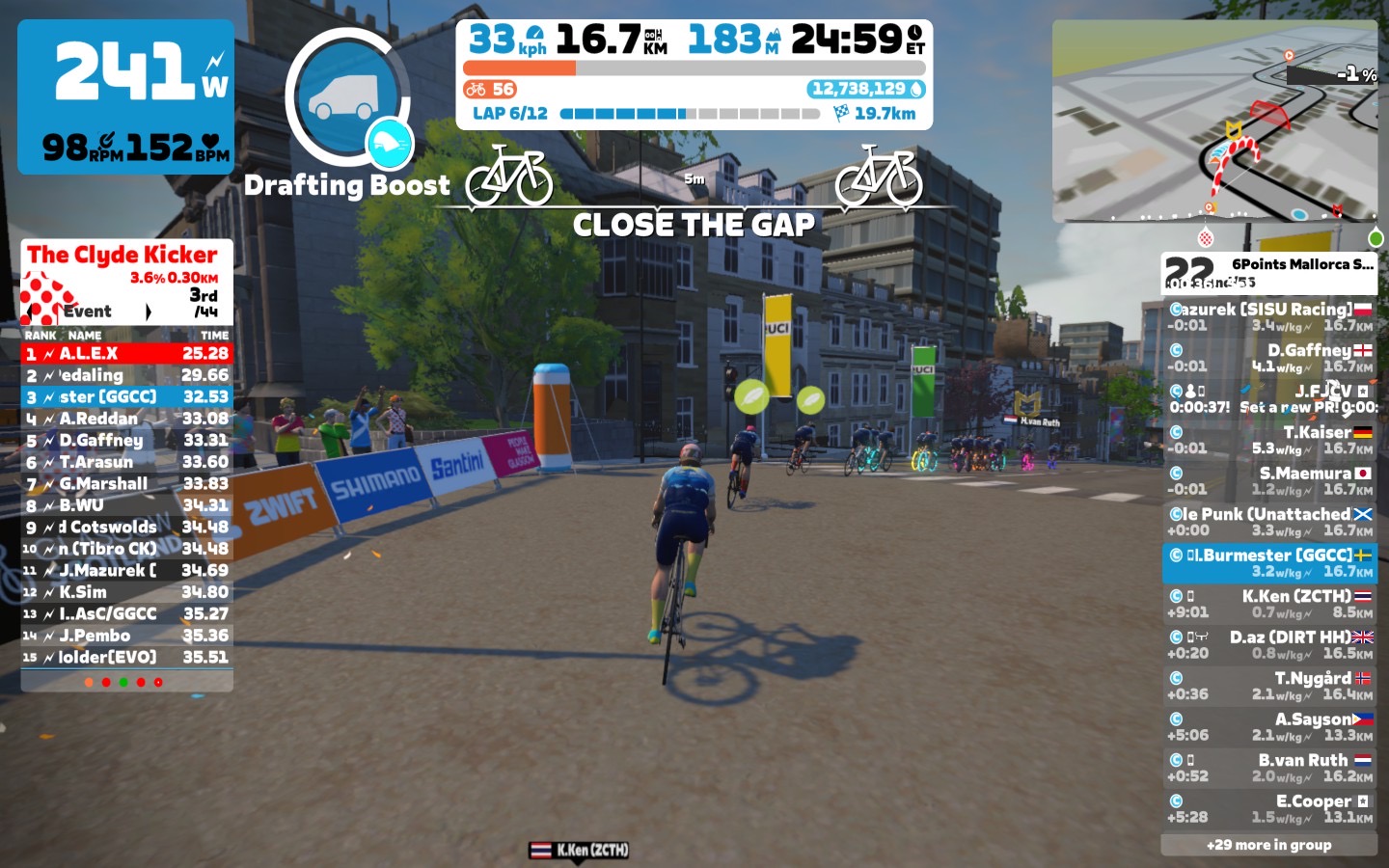Open the route minimap

click(x=1214, y=121)
